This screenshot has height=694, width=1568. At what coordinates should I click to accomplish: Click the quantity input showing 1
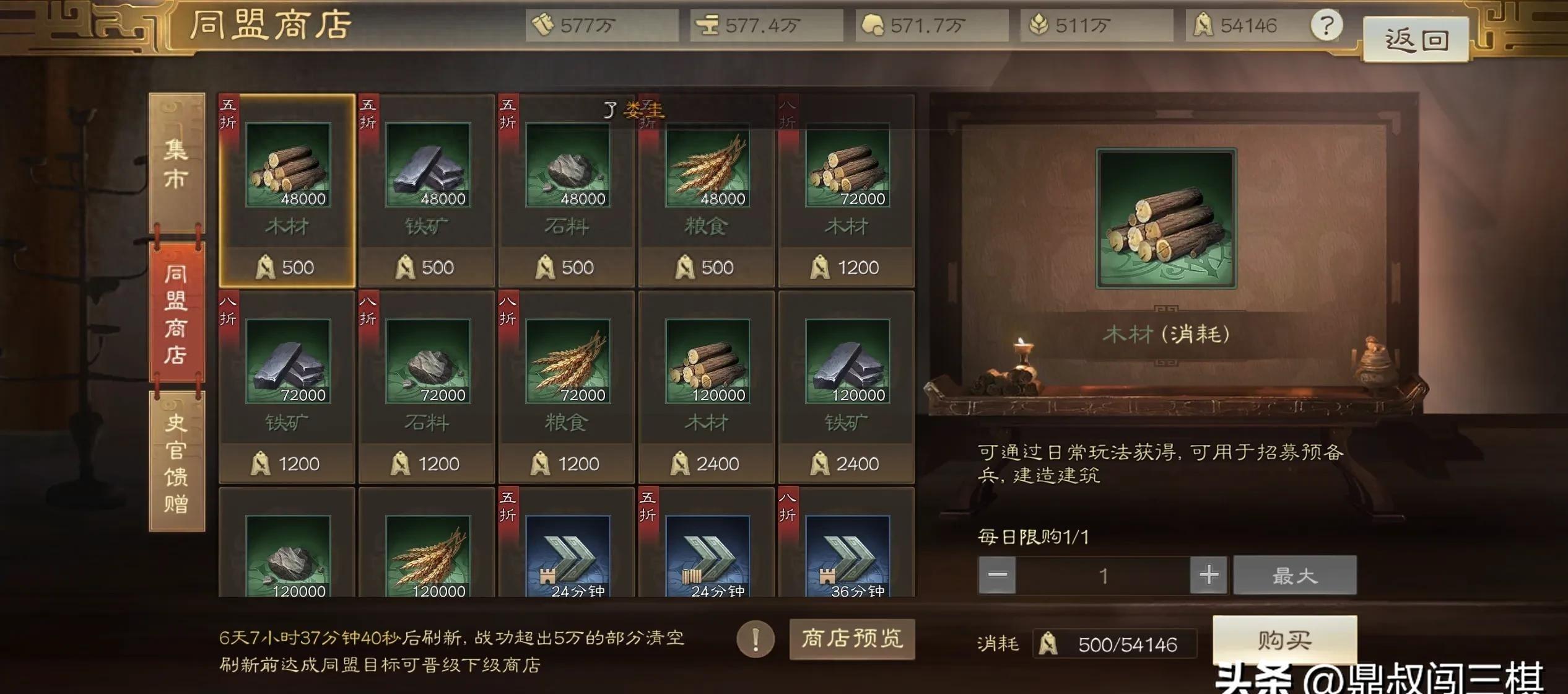[x=1104, y=574]
